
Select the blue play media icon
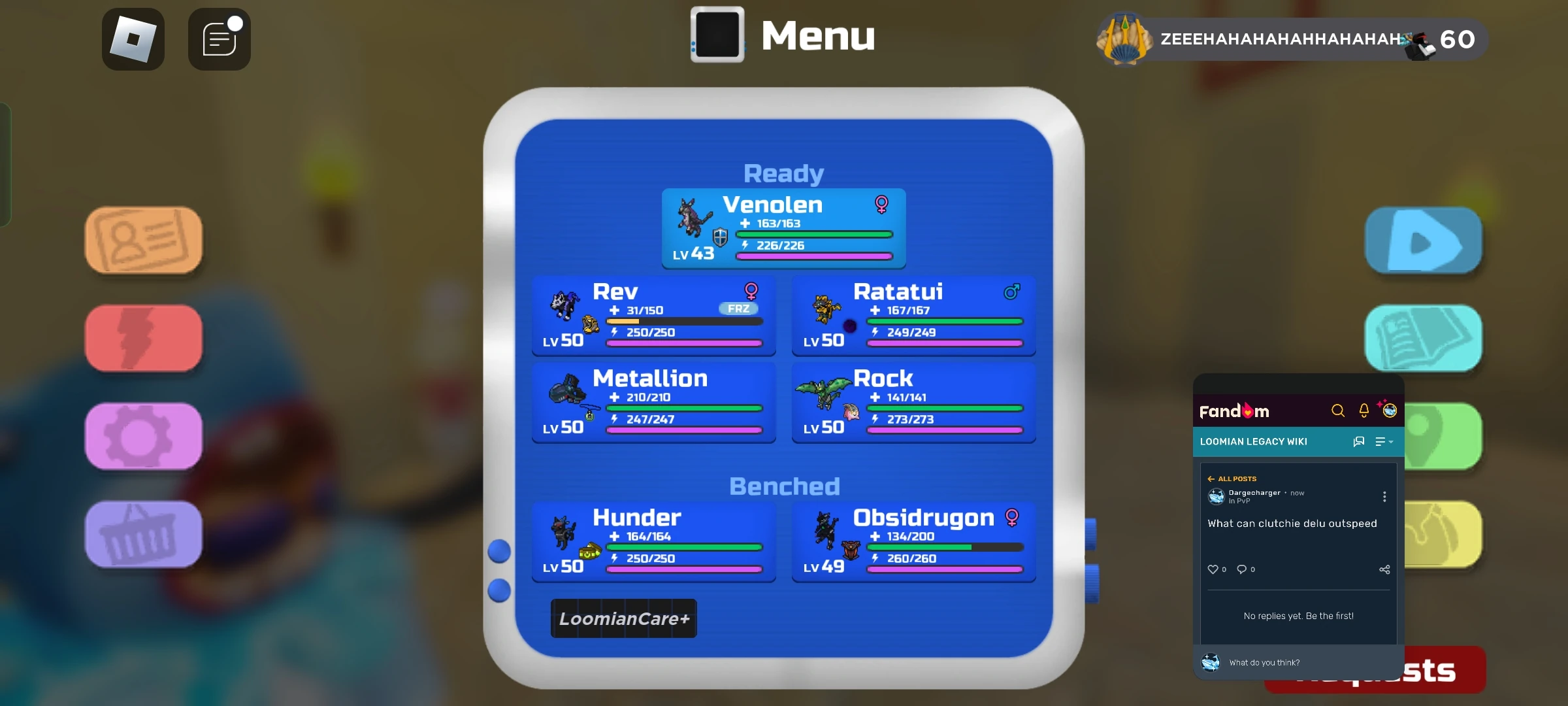pos(1424,240)
